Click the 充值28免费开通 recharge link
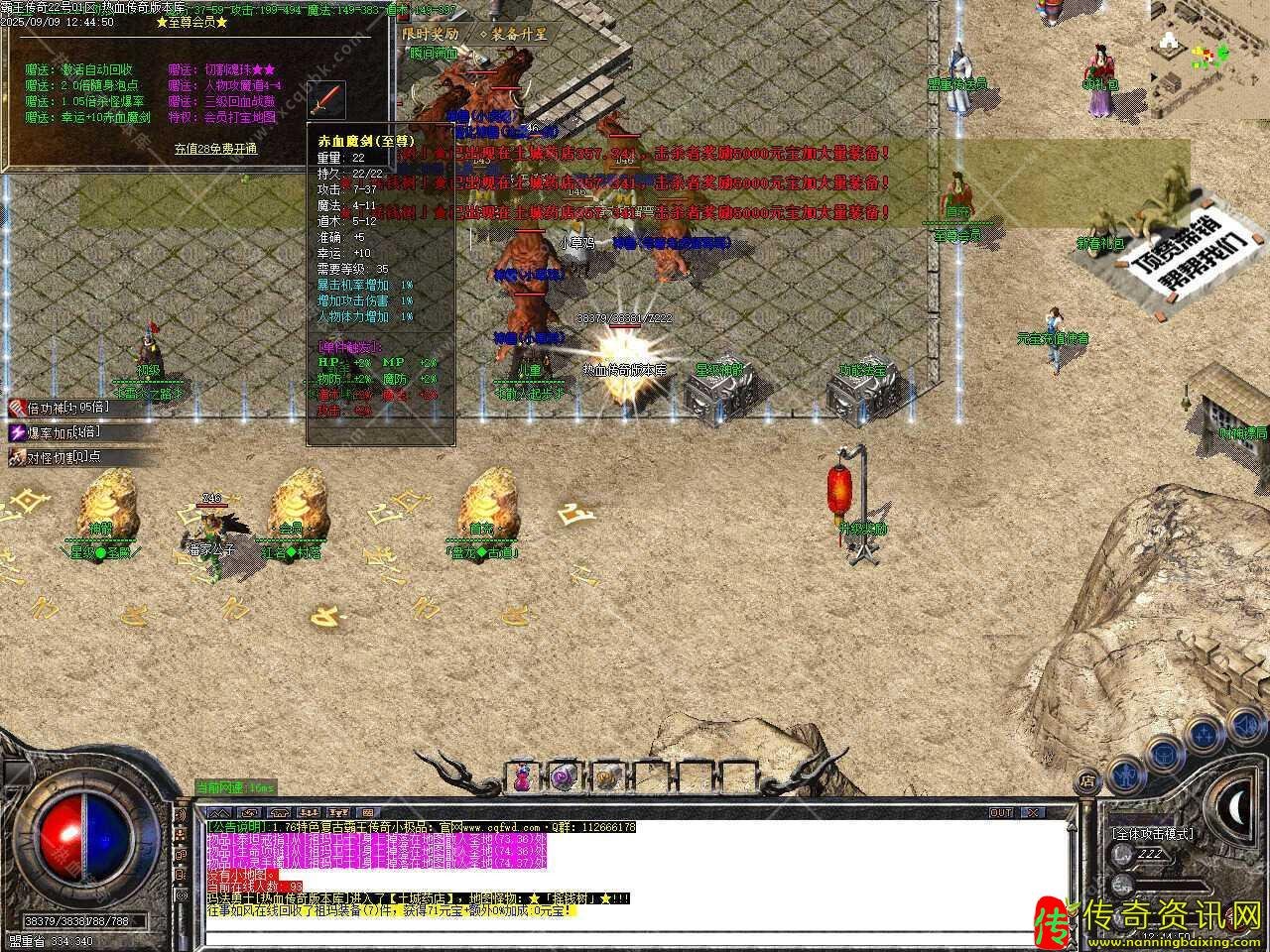This screenshot has height=952, width=1270. [x=215, y=149]
